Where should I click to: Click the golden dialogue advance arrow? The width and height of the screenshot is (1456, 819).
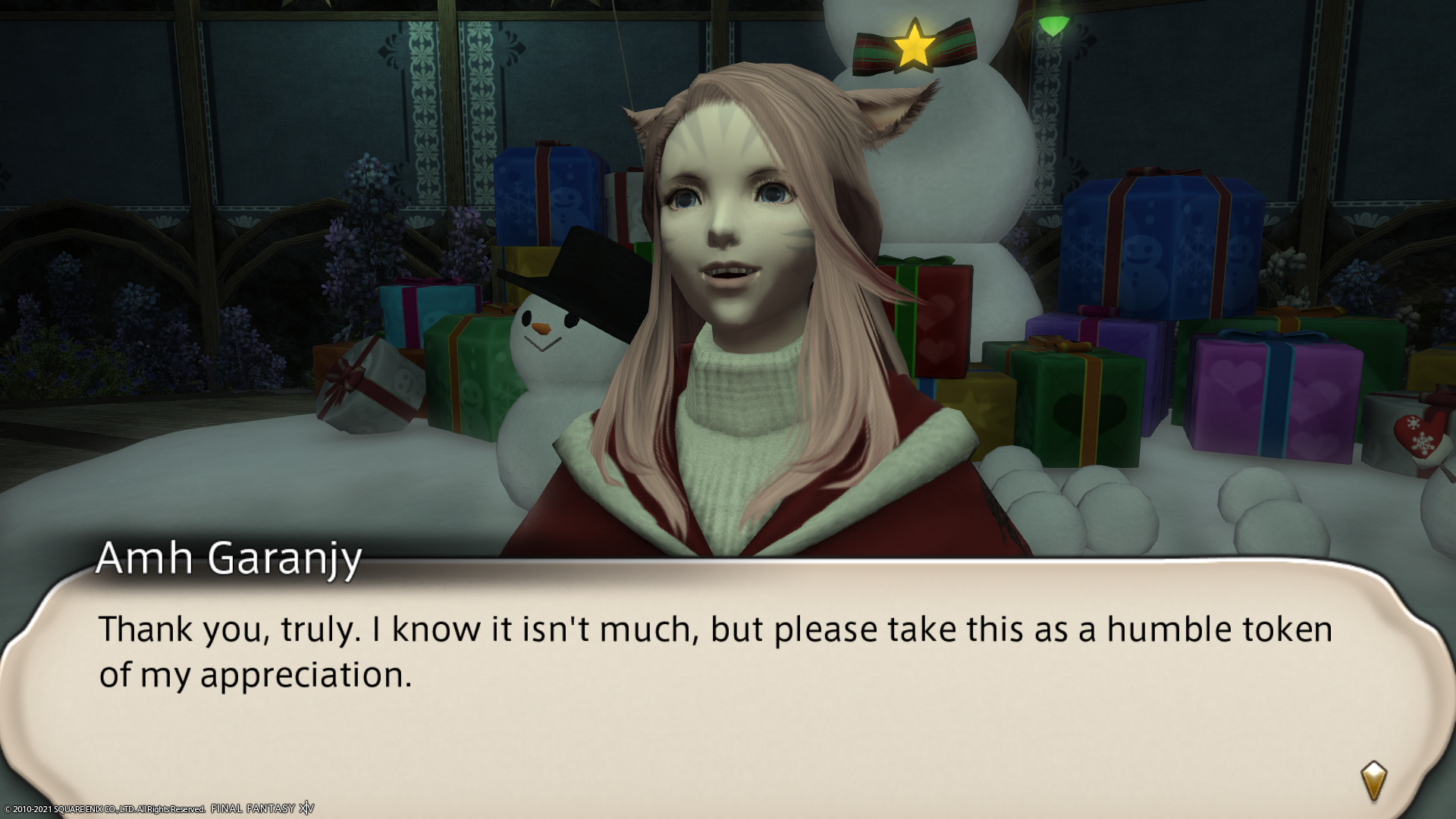(x=1373, y=781)
